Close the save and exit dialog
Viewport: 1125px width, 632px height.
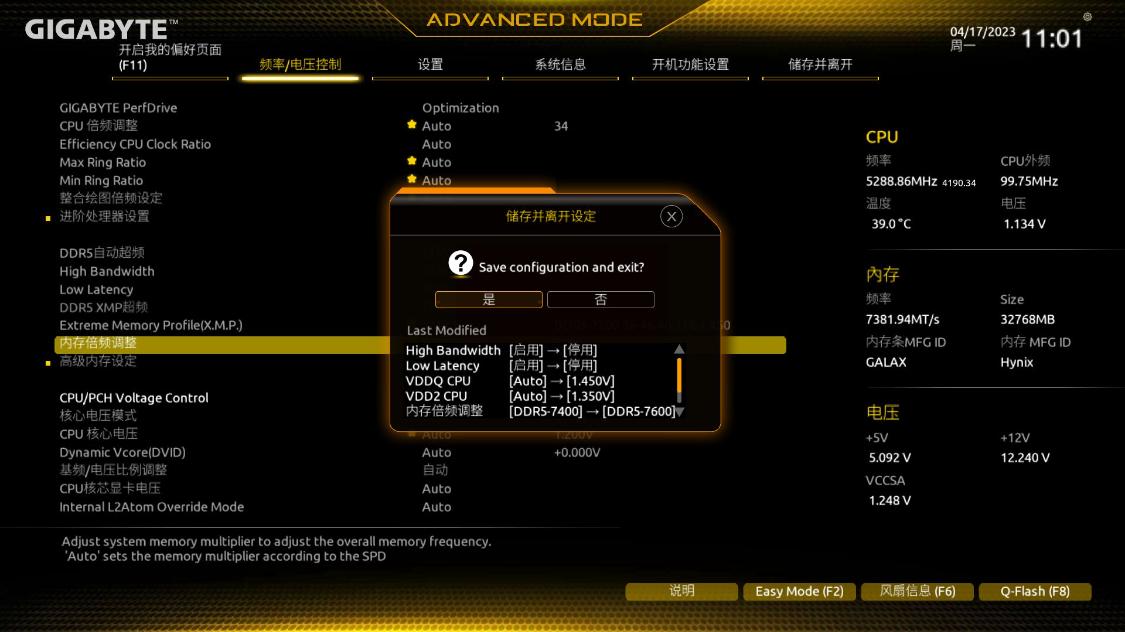tap(672, 216)
